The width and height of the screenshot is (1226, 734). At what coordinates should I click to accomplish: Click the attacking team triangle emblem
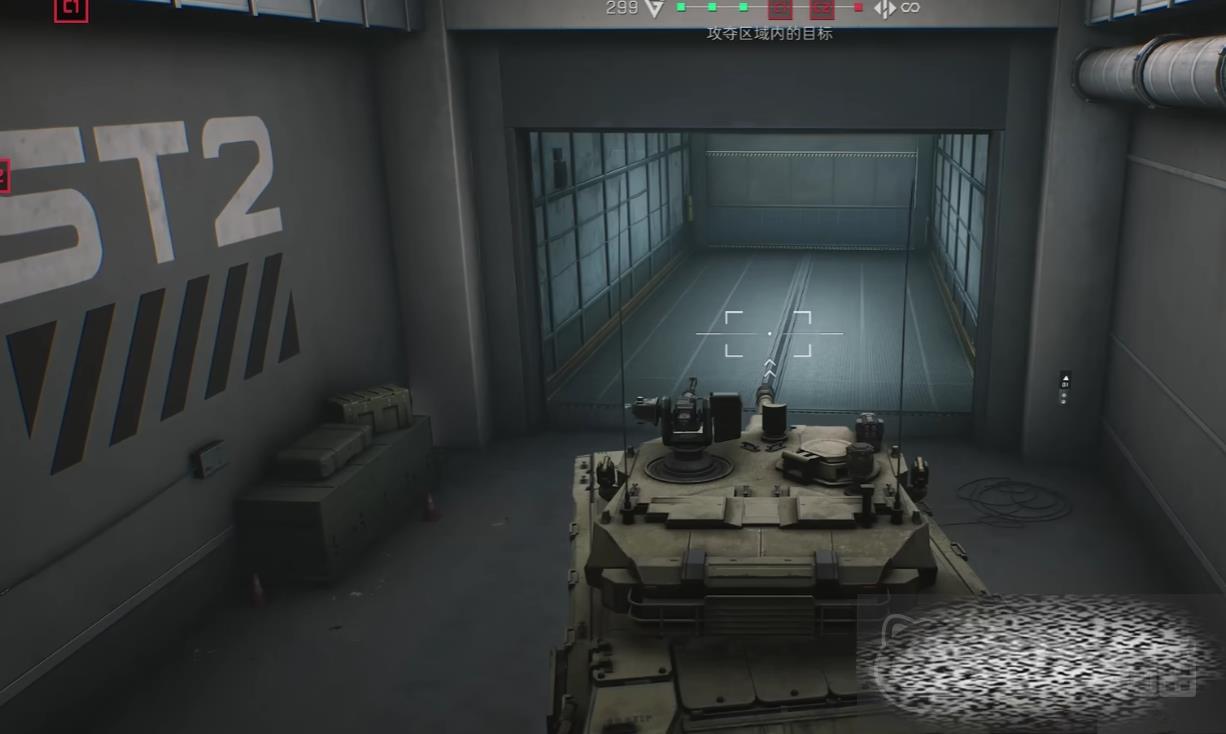pyautogui.click(x=654, y=8)
